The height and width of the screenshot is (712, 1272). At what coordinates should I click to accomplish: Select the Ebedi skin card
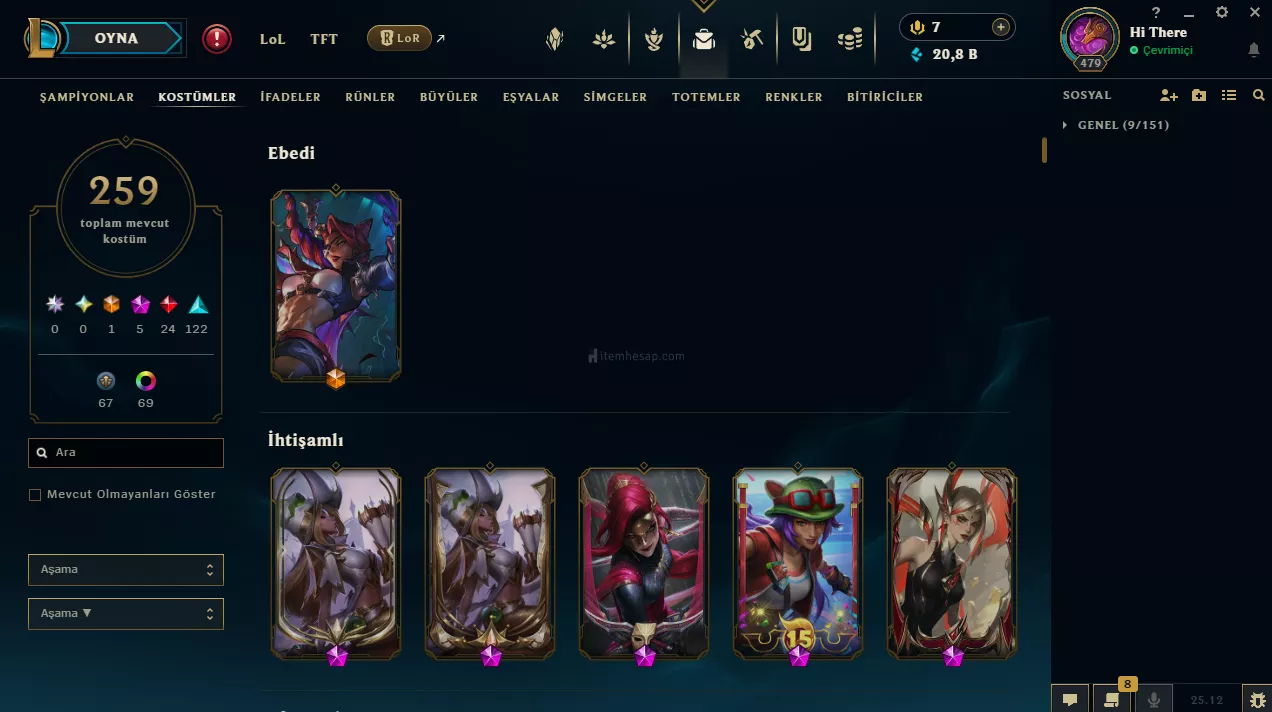tap(336, 285)
